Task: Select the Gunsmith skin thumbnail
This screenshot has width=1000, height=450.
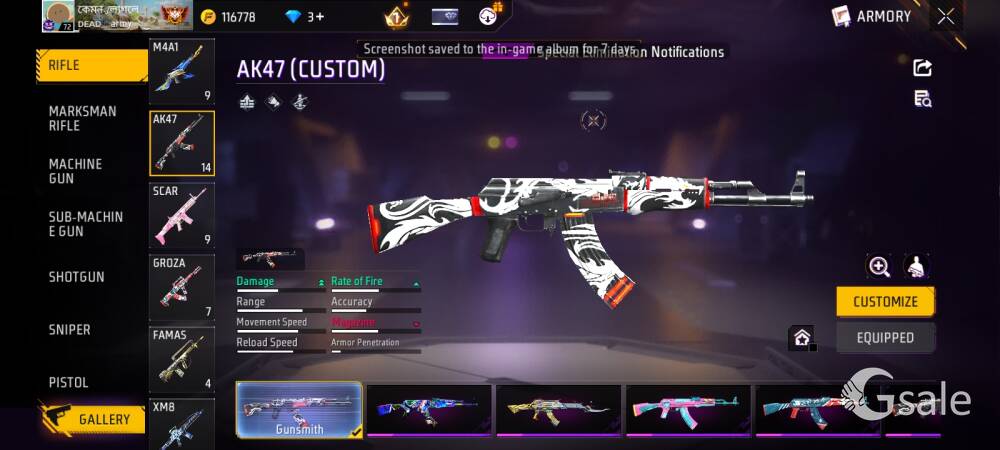Action: [x=299, y=410]
